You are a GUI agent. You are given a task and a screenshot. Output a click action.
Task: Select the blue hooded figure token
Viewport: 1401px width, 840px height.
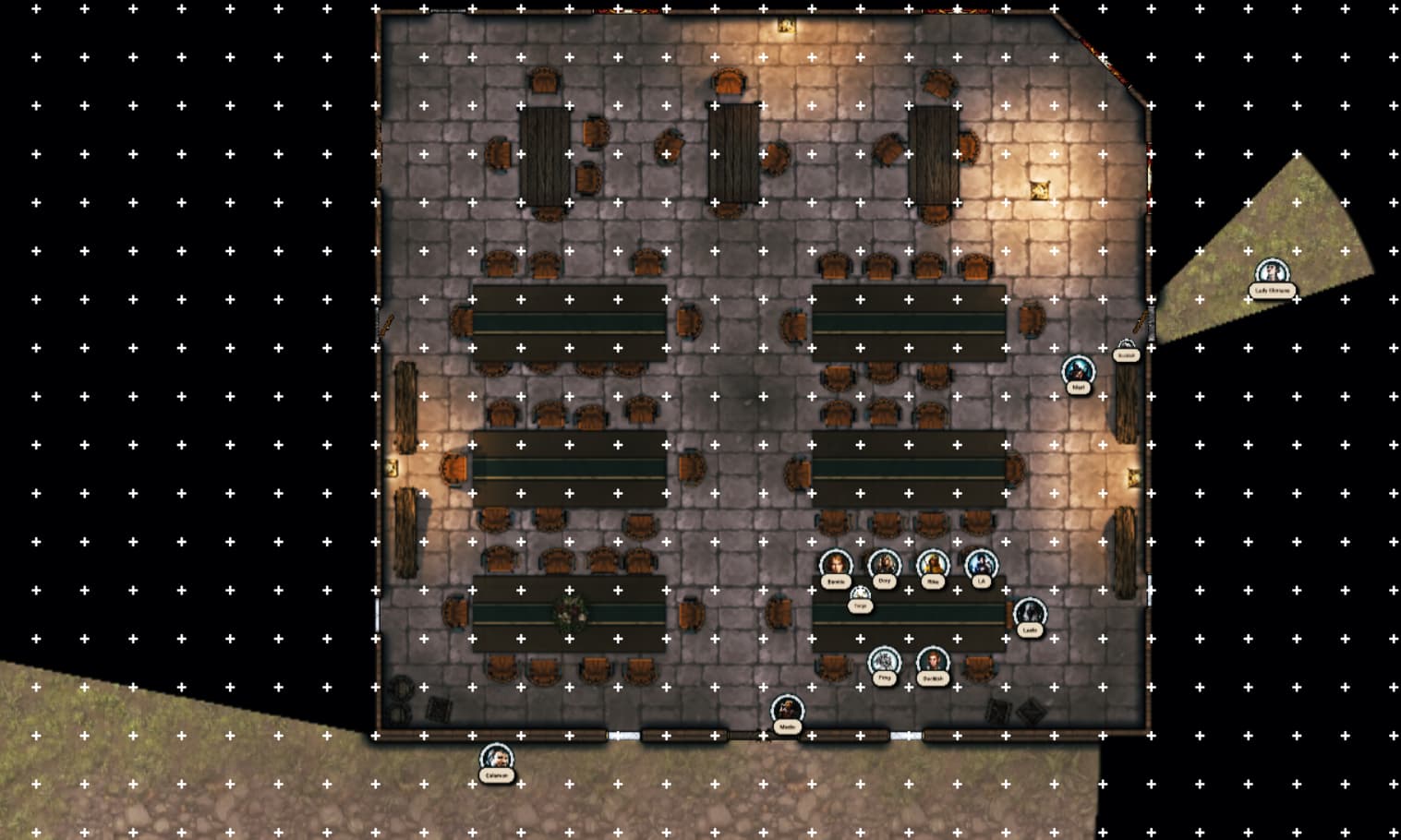1077,371
